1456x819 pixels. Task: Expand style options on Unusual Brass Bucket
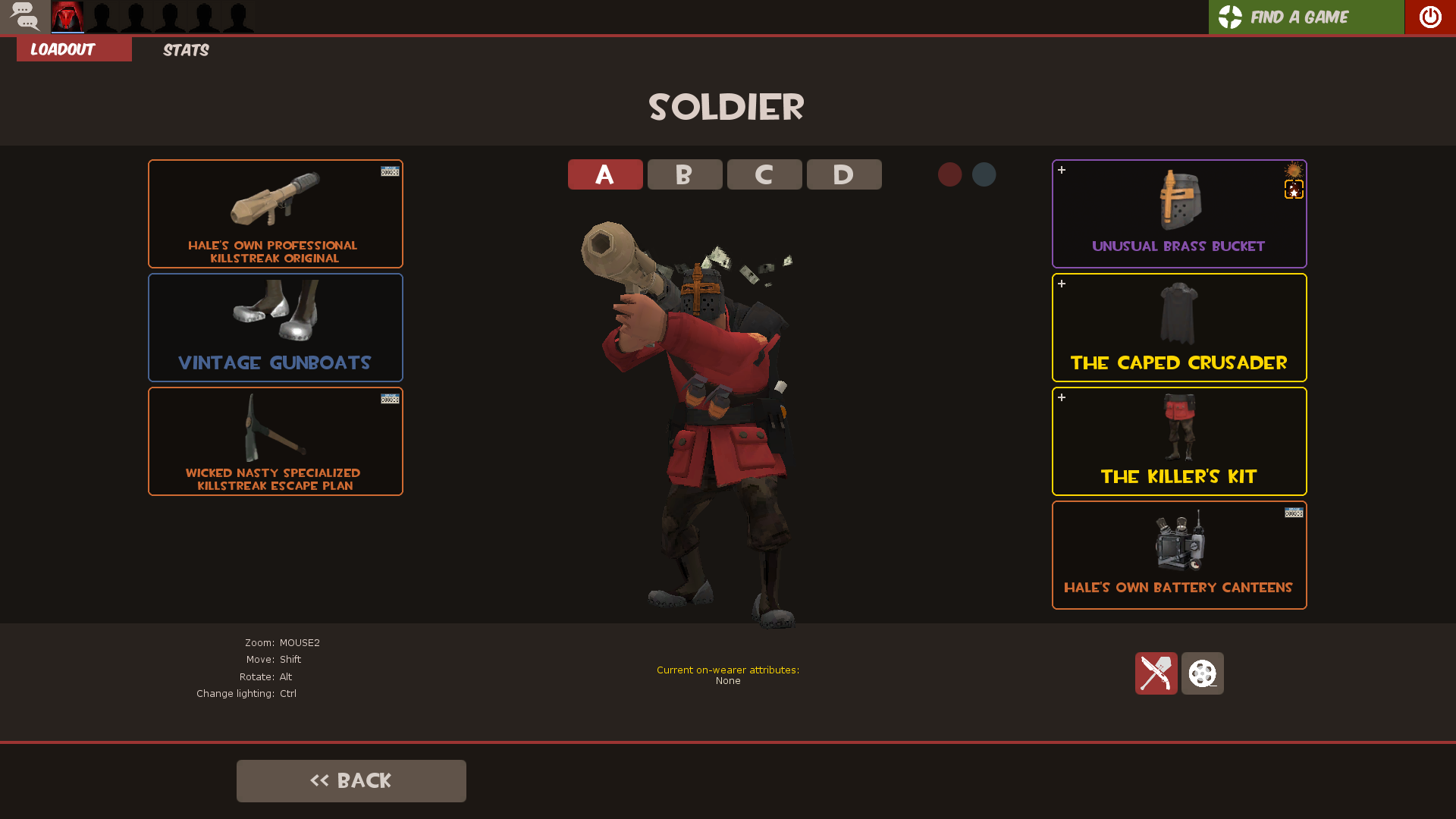click(x=1062, y=171)
